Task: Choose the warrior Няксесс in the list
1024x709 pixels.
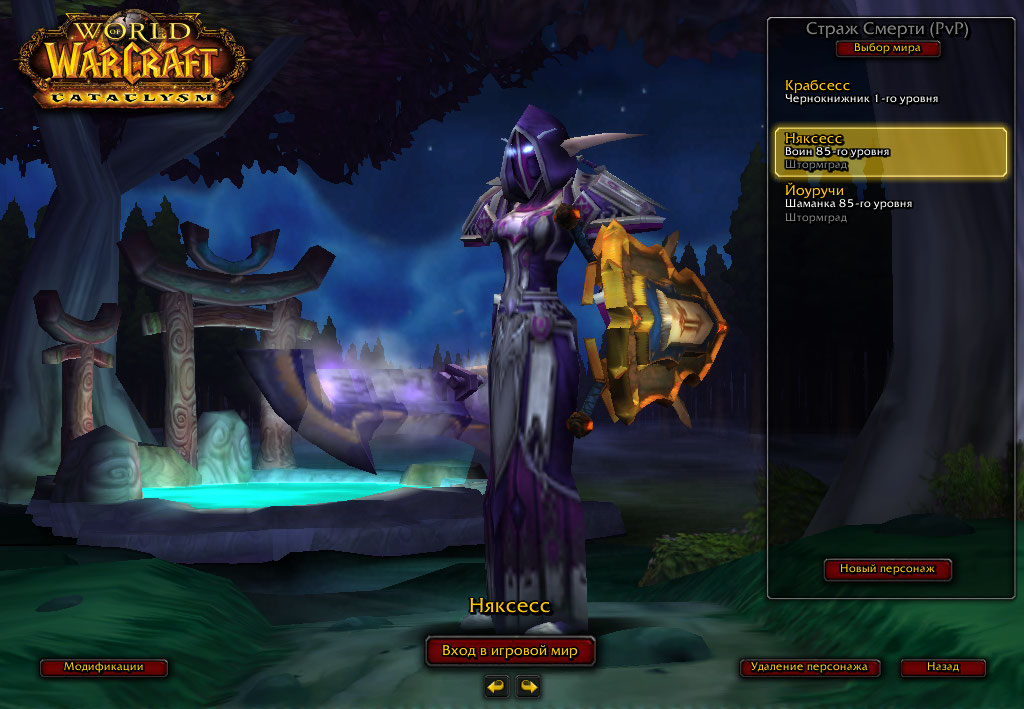Action: pyautogui.click(x=890, y=151)
